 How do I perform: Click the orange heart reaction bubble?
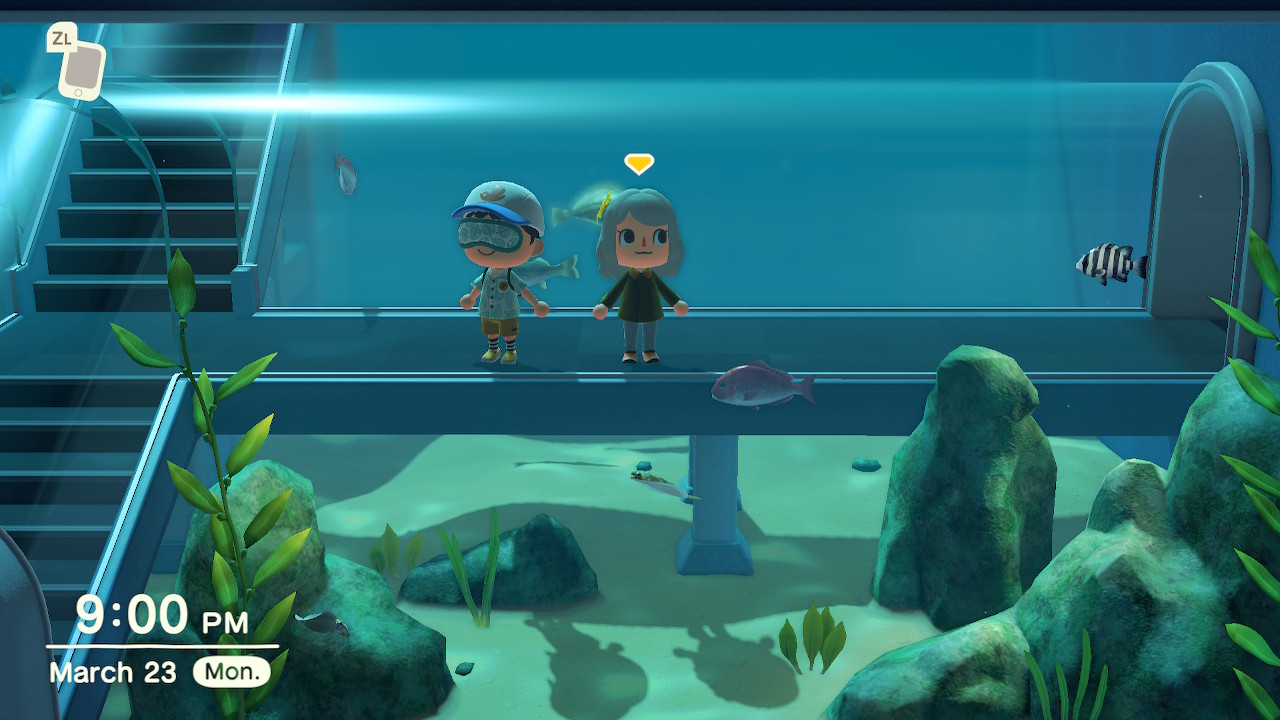coord(637,163)
